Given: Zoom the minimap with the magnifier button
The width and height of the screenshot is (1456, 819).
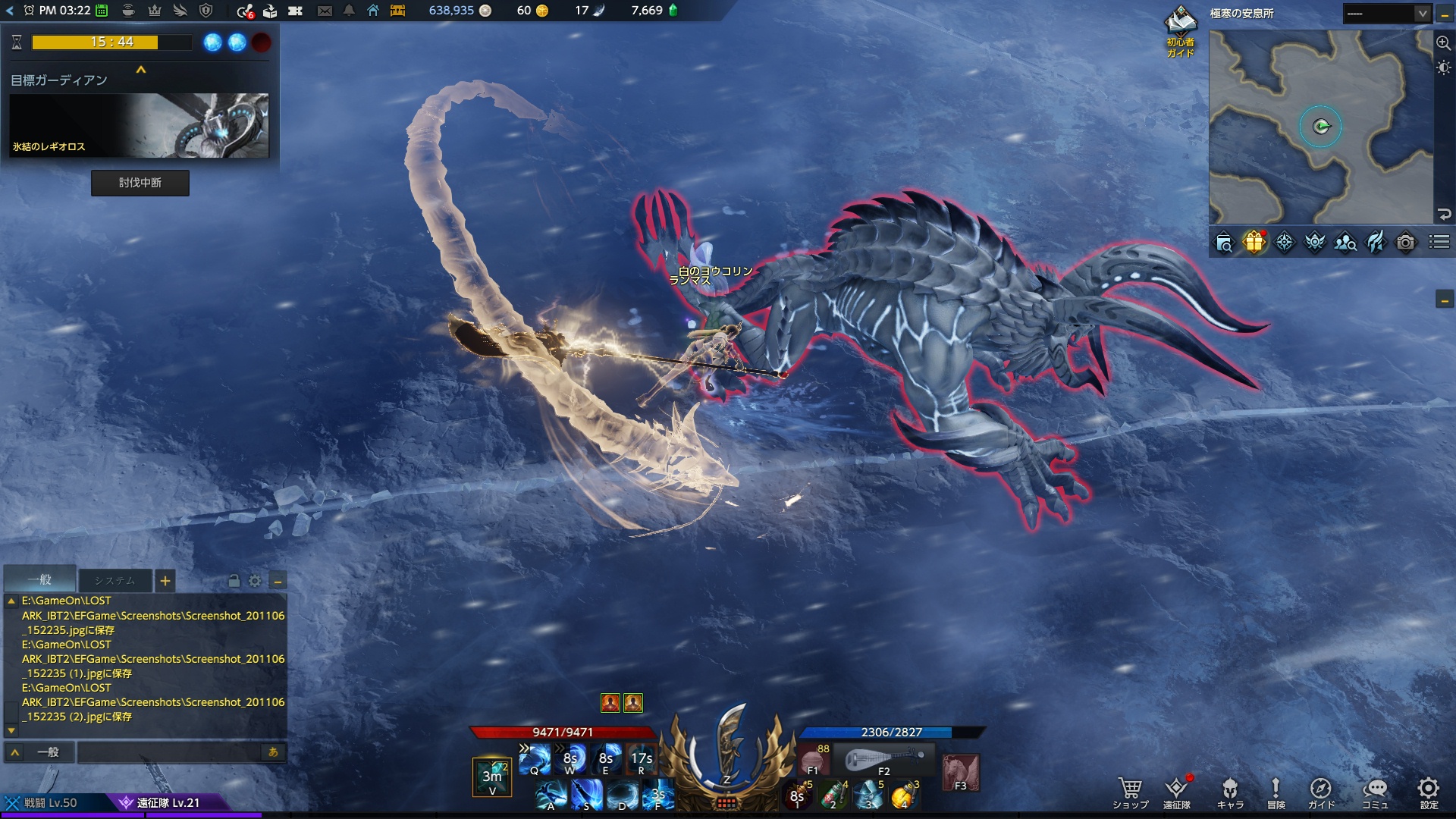Looking at the screenshot, I should click(x=1444, y=43).
